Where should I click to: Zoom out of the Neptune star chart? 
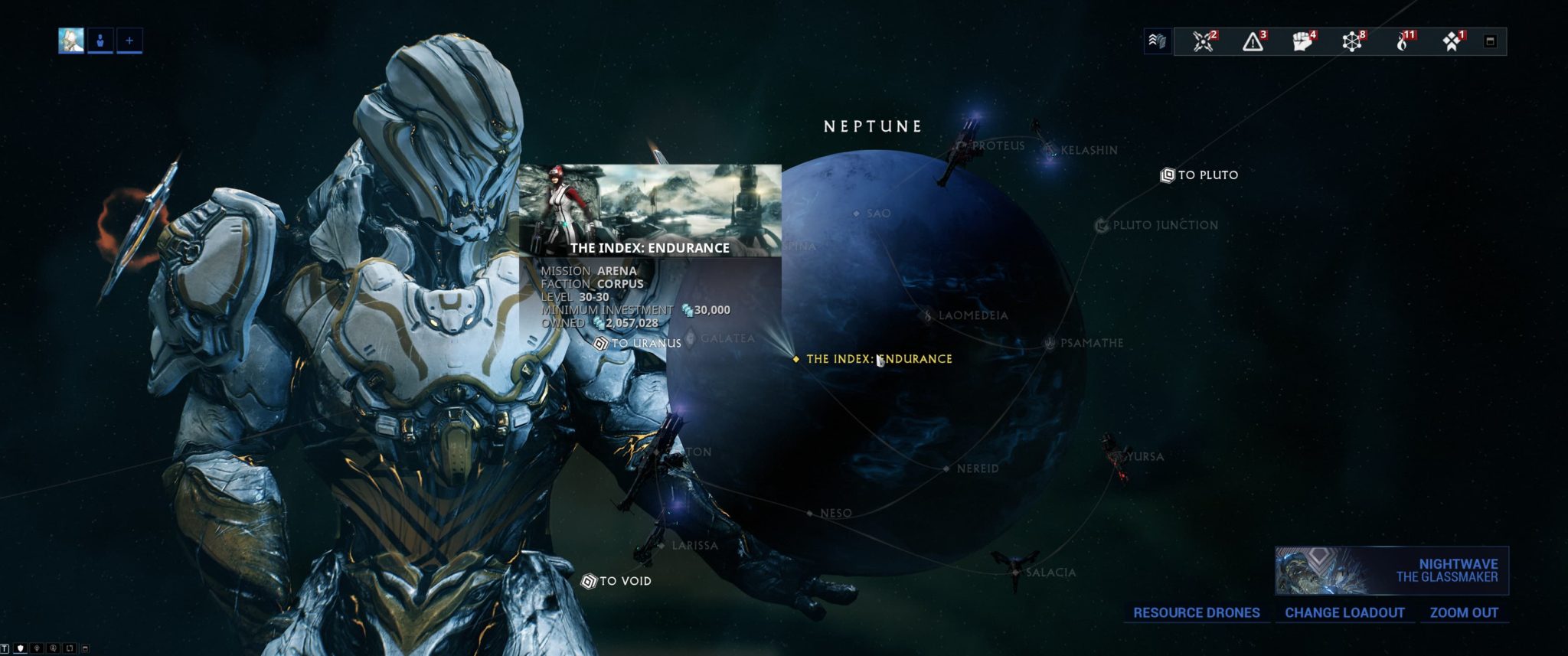click(1464, 613)
